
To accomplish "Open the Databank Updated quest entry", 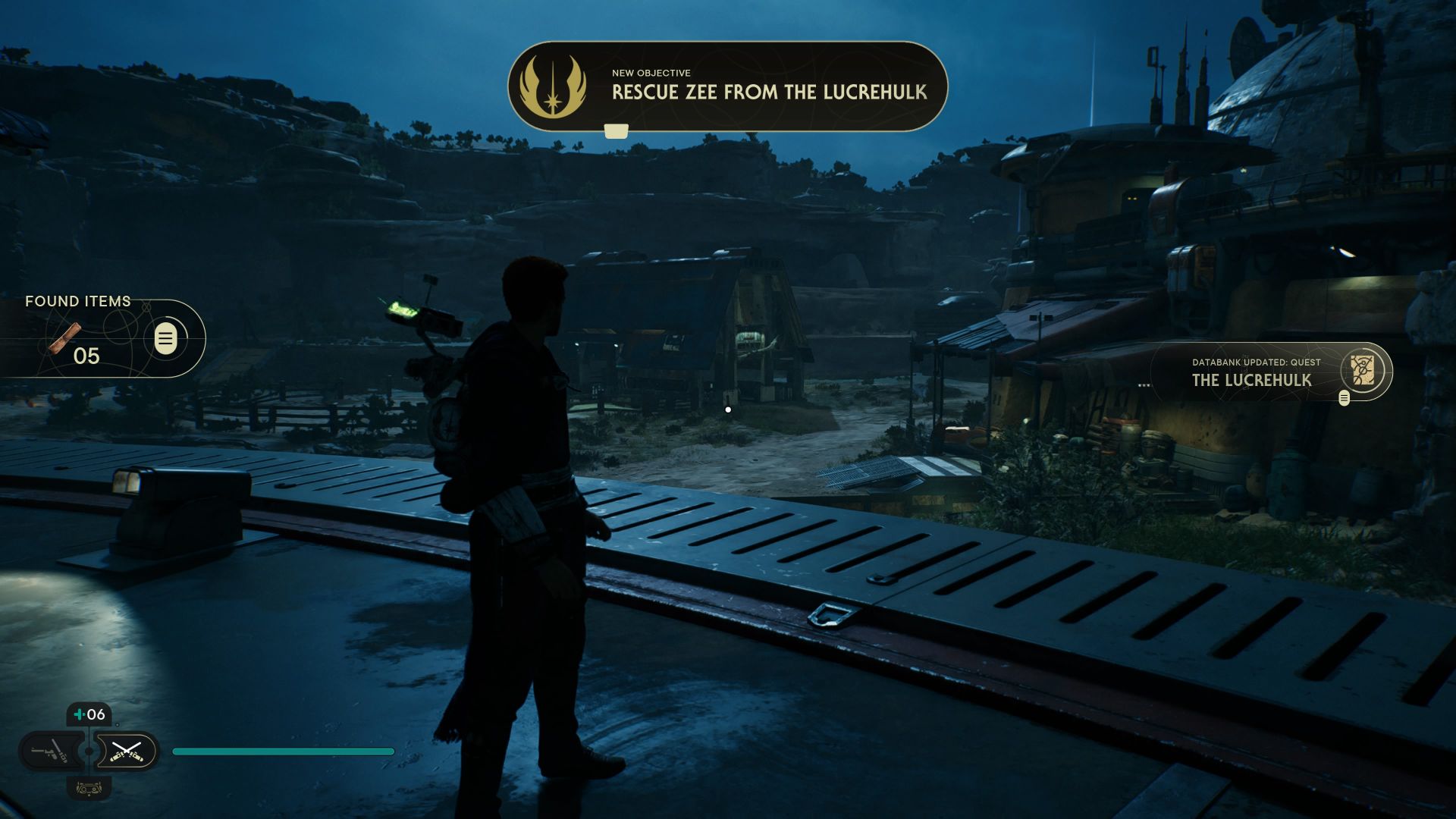I will tap(1257, 362).
